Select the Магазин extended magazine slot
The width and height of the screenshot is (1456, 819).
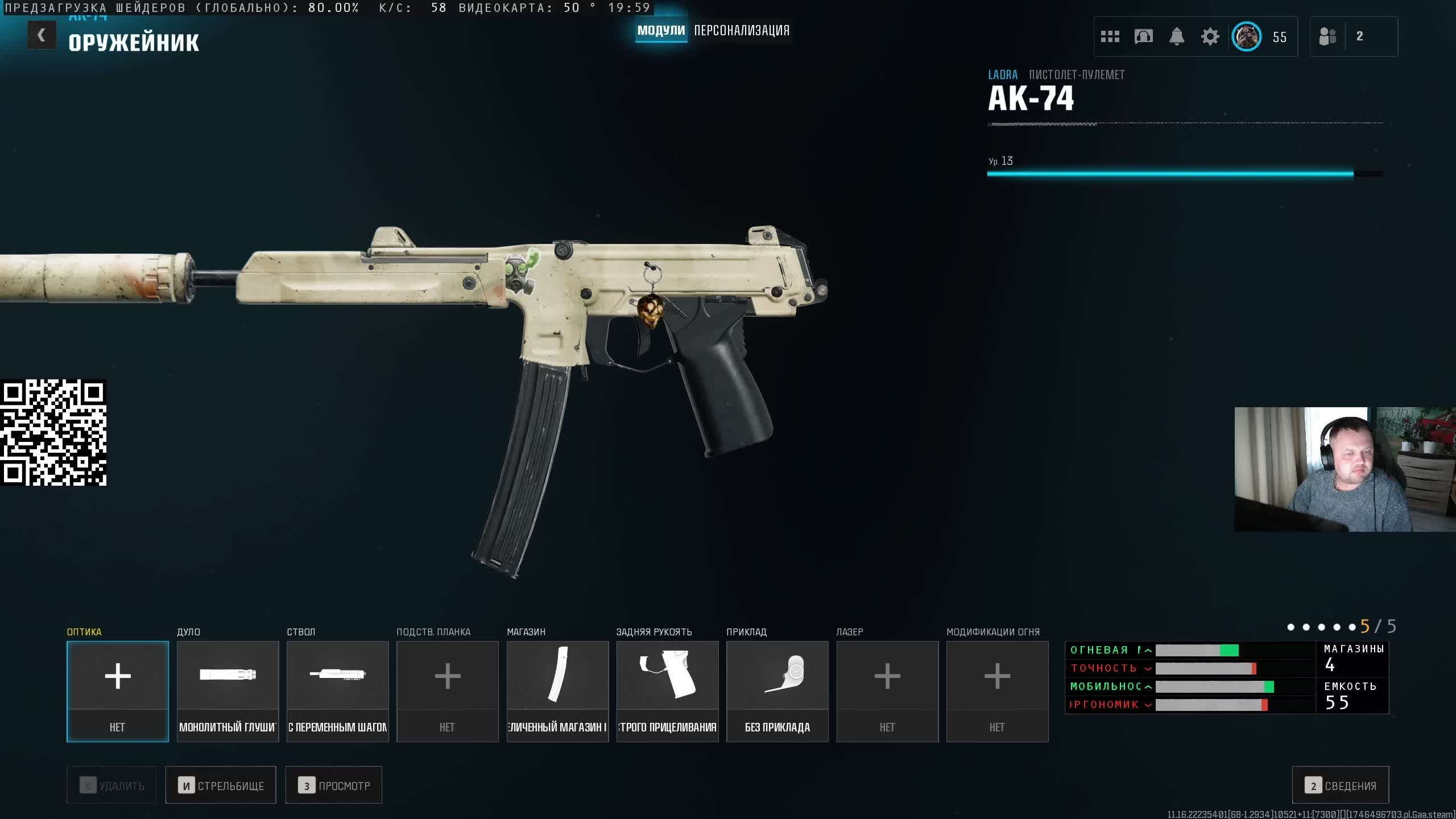click(x=557, y=691)
